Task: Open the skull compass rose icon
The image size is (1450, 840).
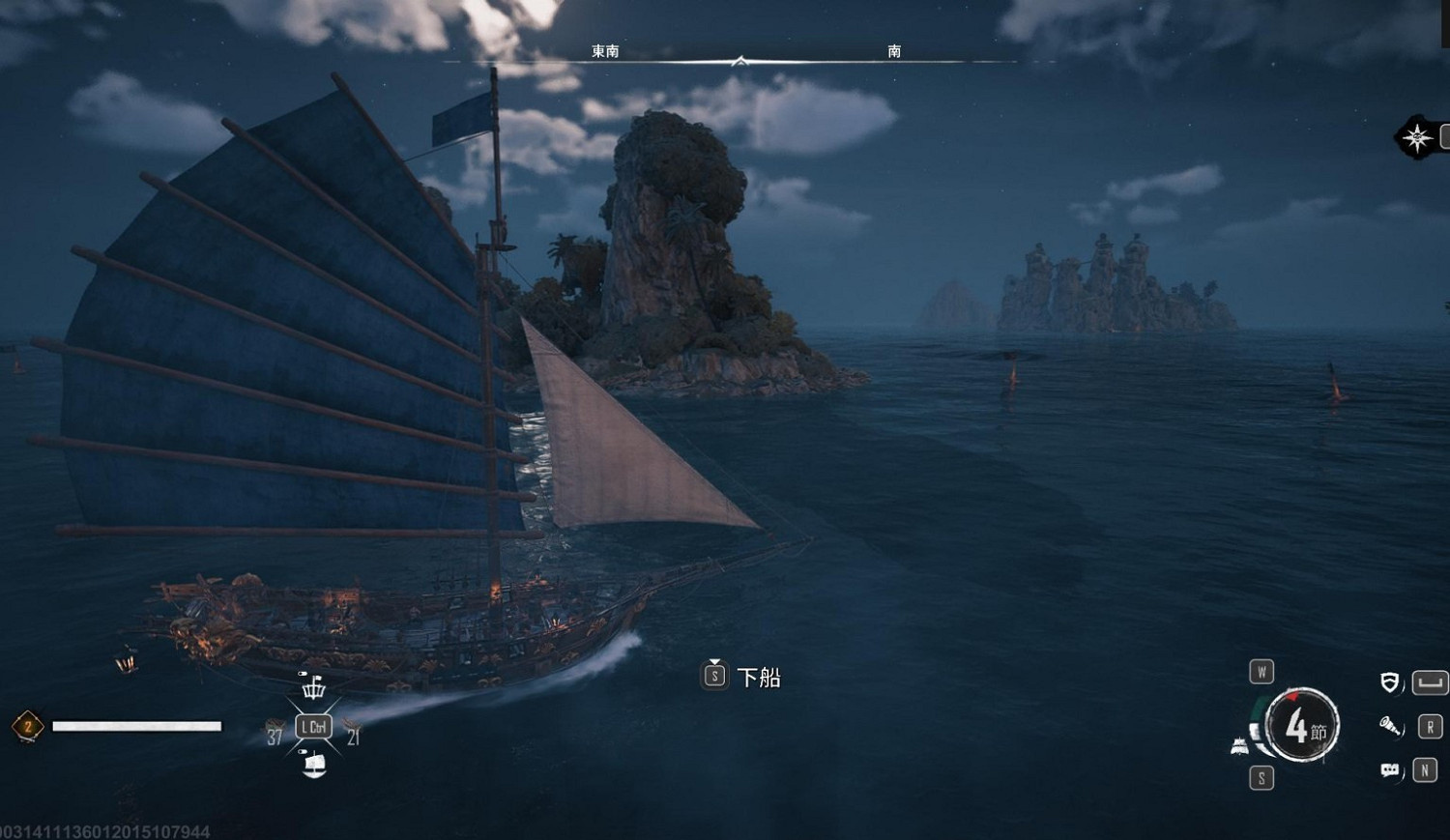Action: coord(1417,137)
